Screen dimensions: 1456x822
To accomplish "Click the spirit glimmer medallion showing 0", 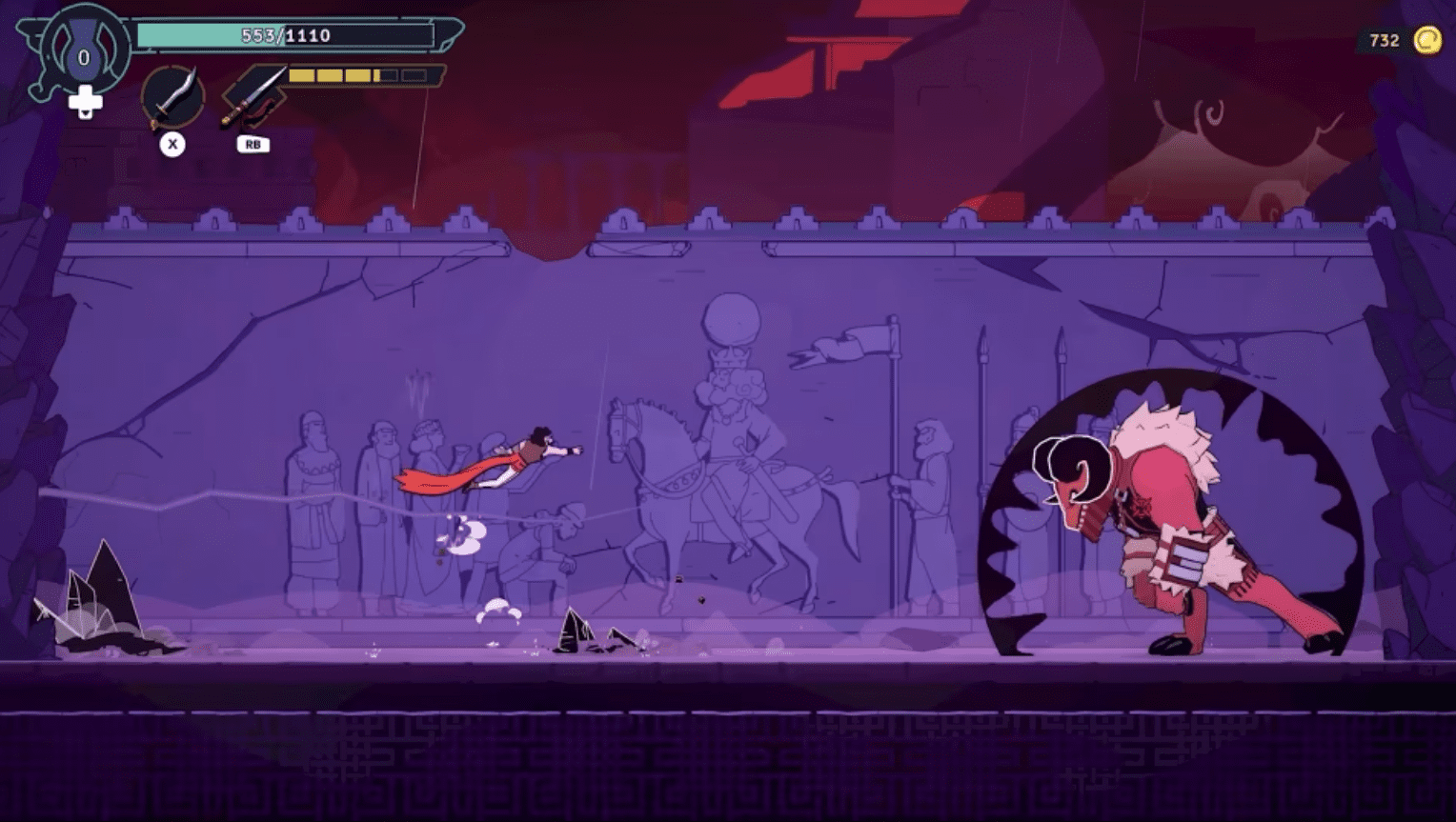I will pos(83,58).
